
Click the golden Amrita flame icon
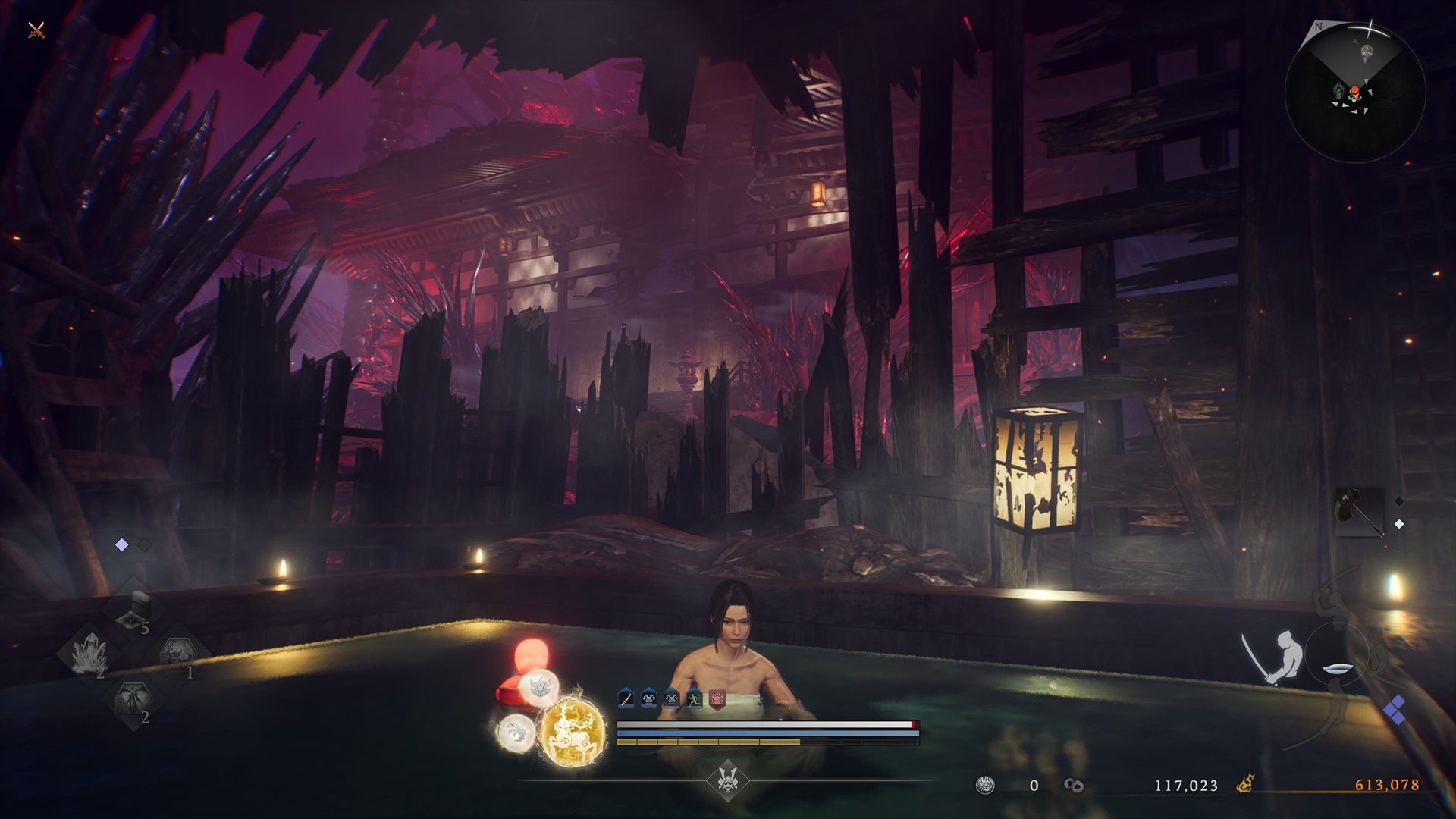tap(1244, 785)
